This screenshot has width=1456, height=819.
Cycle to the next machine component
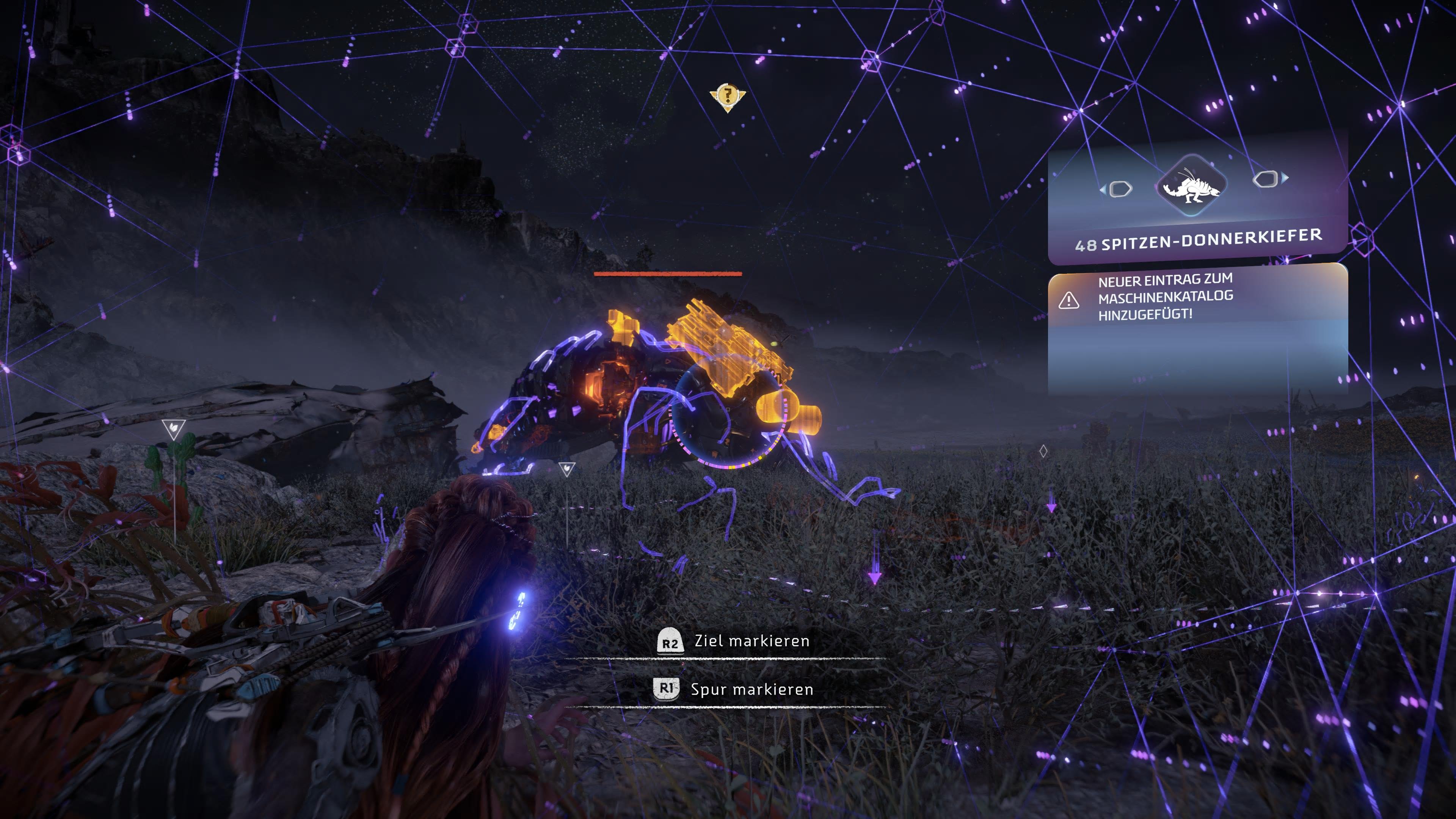click(x=1269, y=179)
